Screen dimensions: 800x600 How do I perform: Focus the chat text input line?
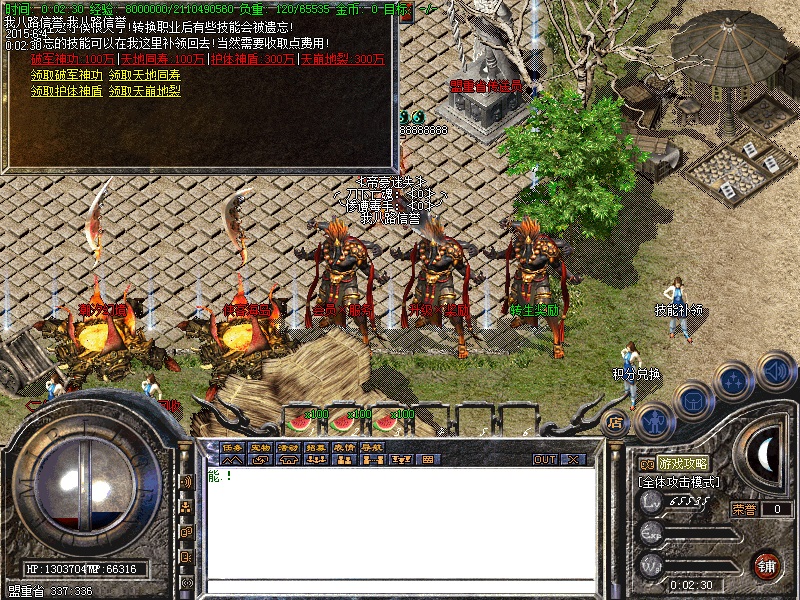[x=400, y=586]
